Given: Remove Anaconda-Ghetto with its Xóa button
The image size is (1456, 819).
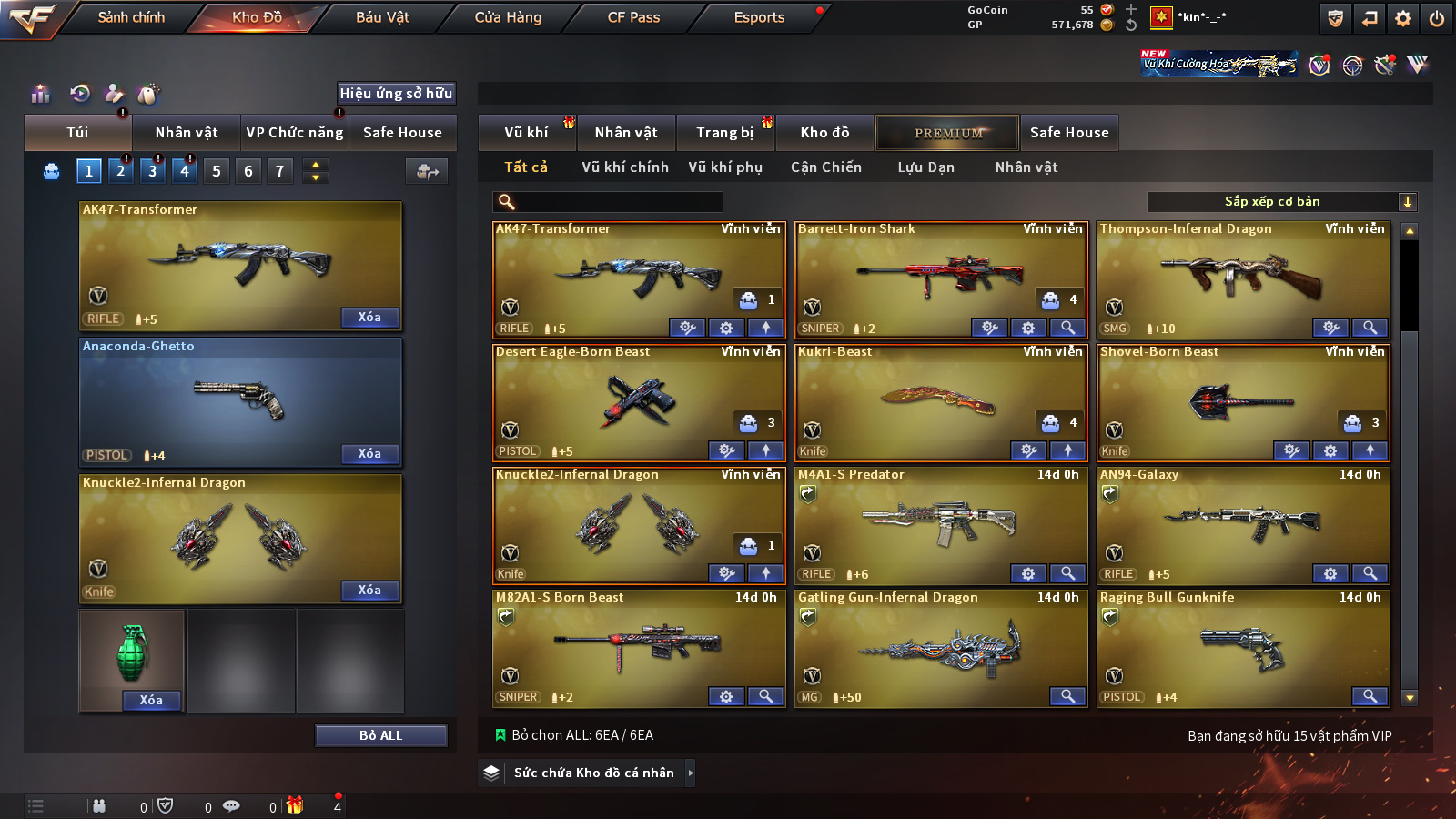Looking at the screenshot, I should pos(369,454).
